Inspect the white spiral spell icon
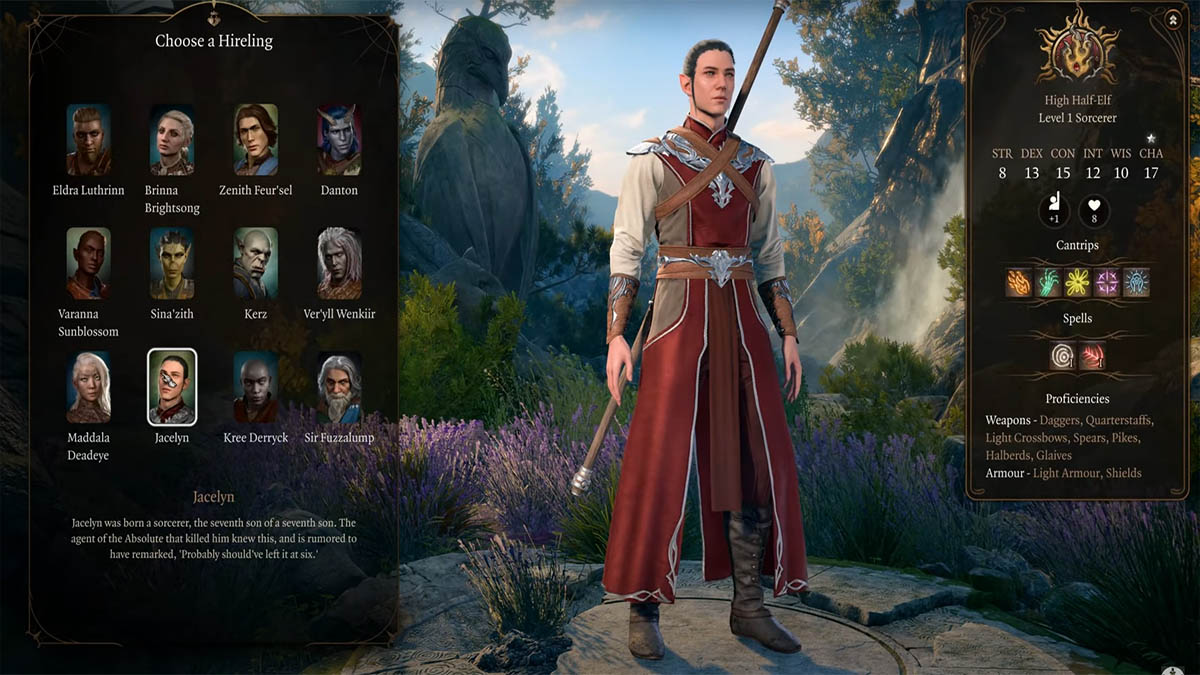Screen dimensions: 1200x675 [1062, 356]
